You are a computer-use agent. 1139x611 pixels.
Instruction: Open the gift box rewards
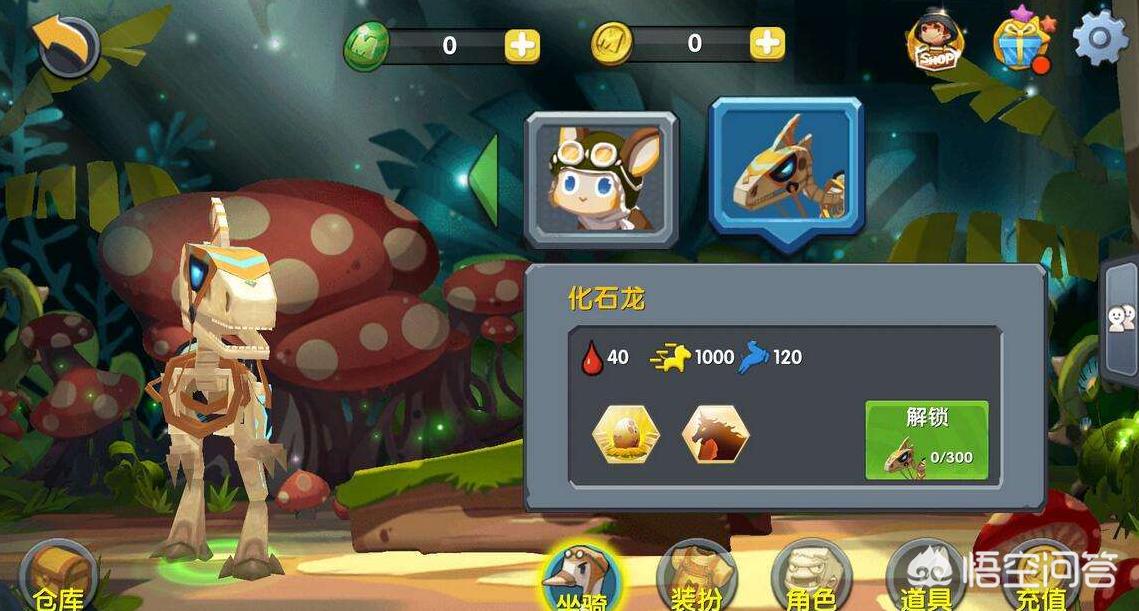click(1021, 42)
